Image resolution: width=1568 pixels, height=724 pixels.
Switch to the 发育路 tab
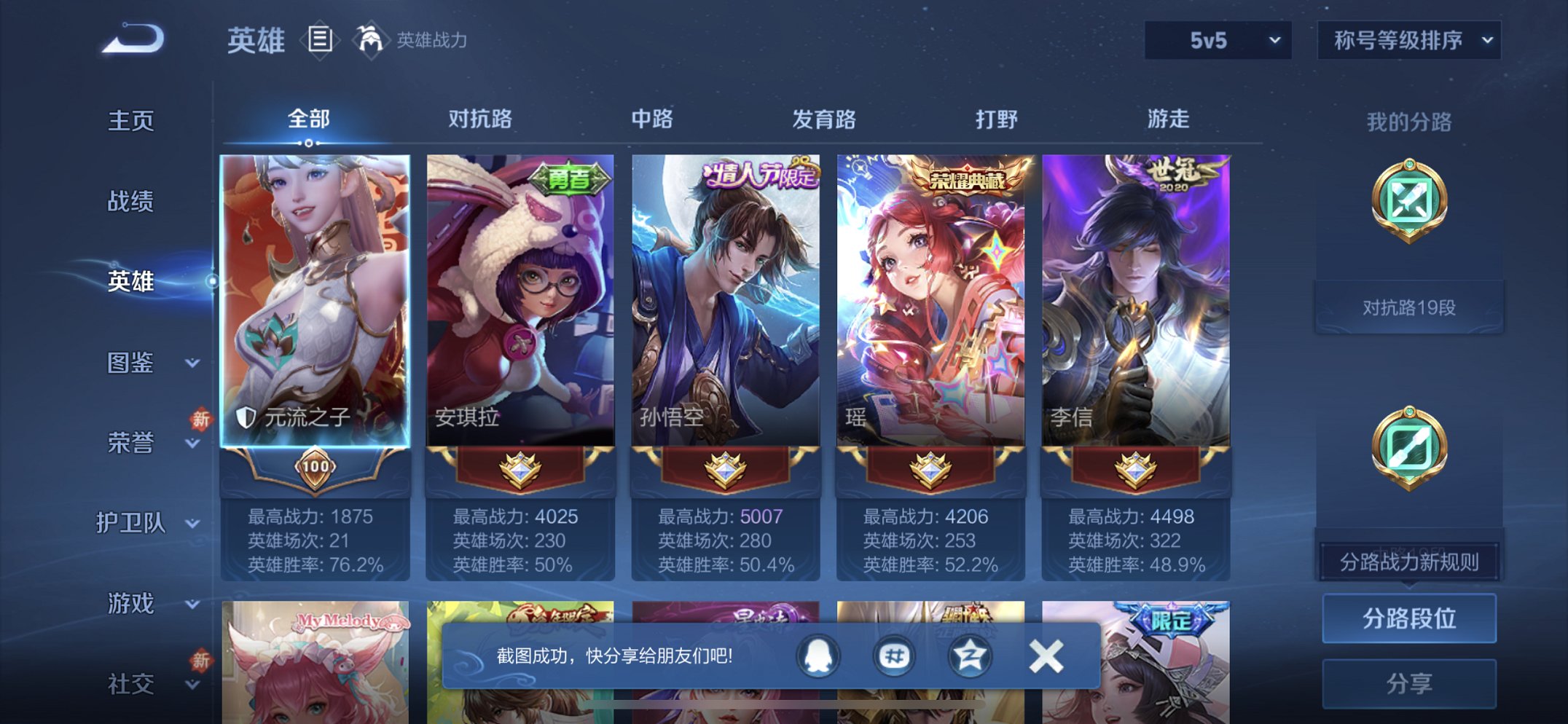pos(824,119)
